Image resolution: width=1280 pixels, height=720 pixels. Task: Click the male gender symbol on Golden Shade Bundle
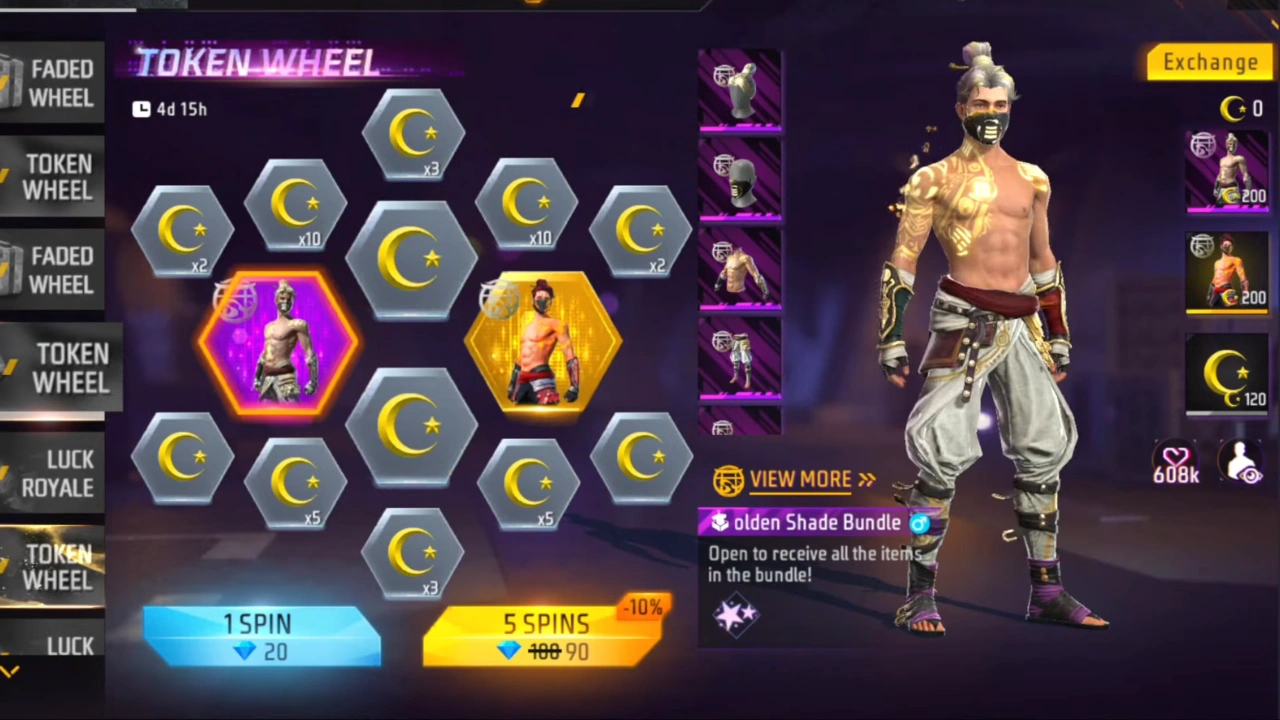[919, 523]
